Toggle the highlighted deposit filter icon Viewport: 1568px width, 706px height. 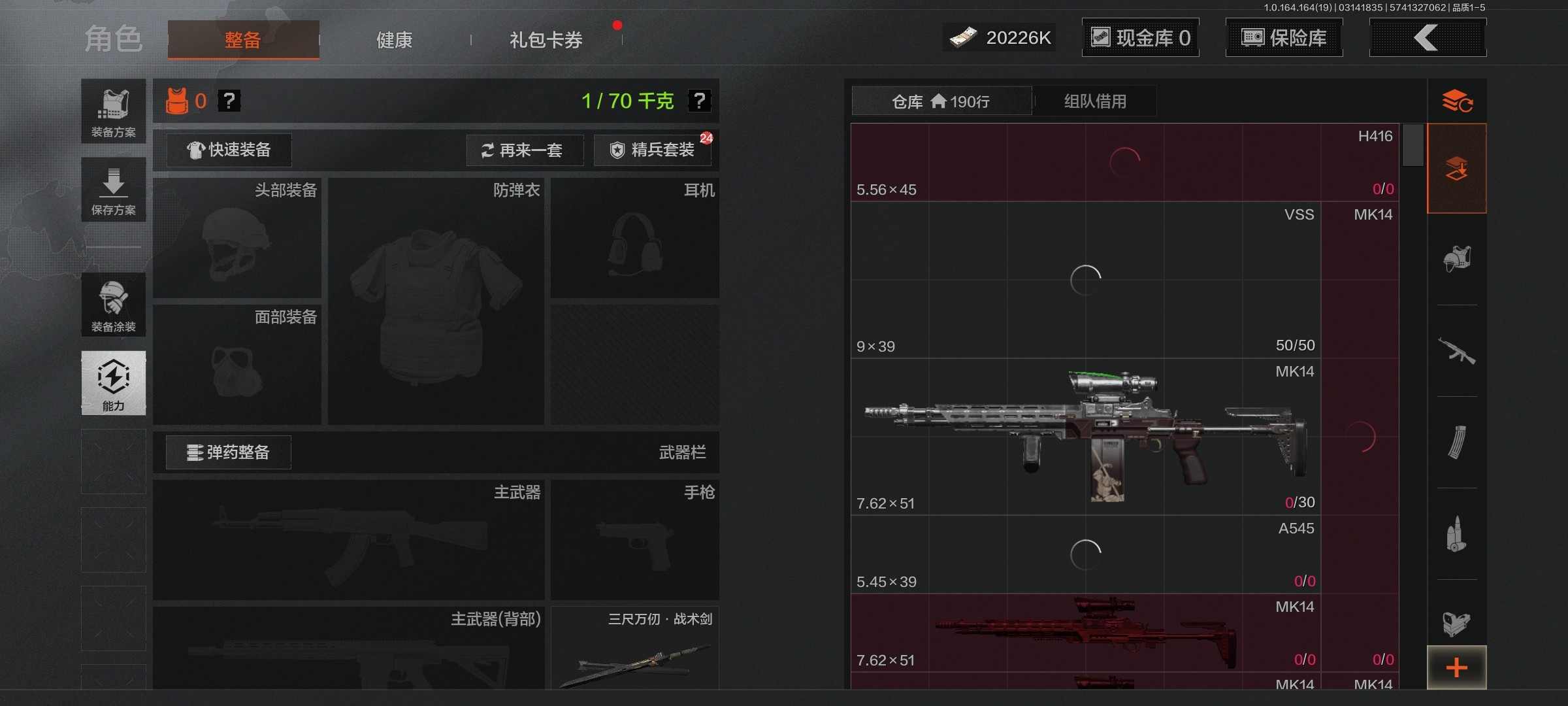(x=1458, y=169)
